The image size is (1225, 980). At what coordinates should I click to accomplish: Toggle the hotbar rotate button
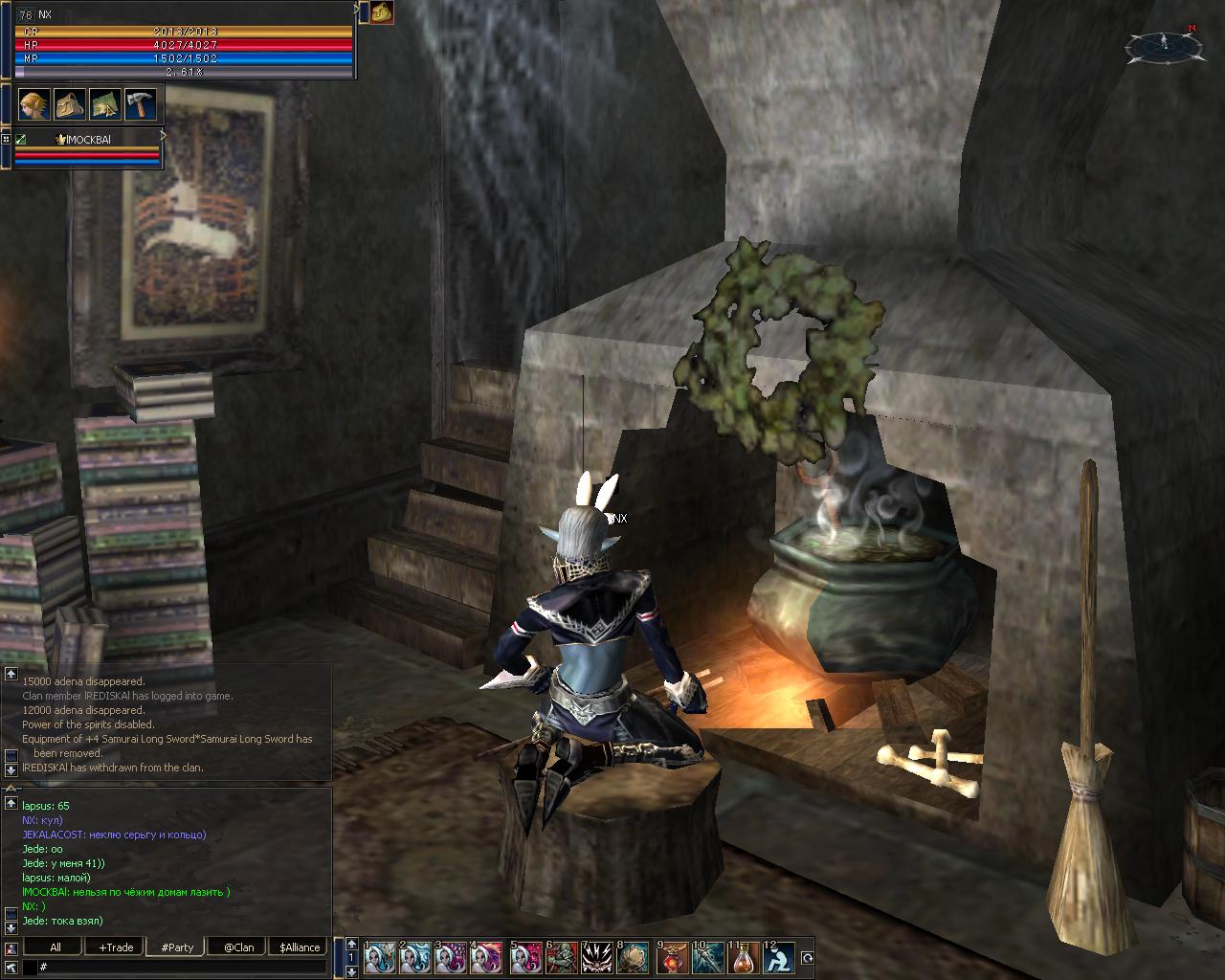point(807,958)
